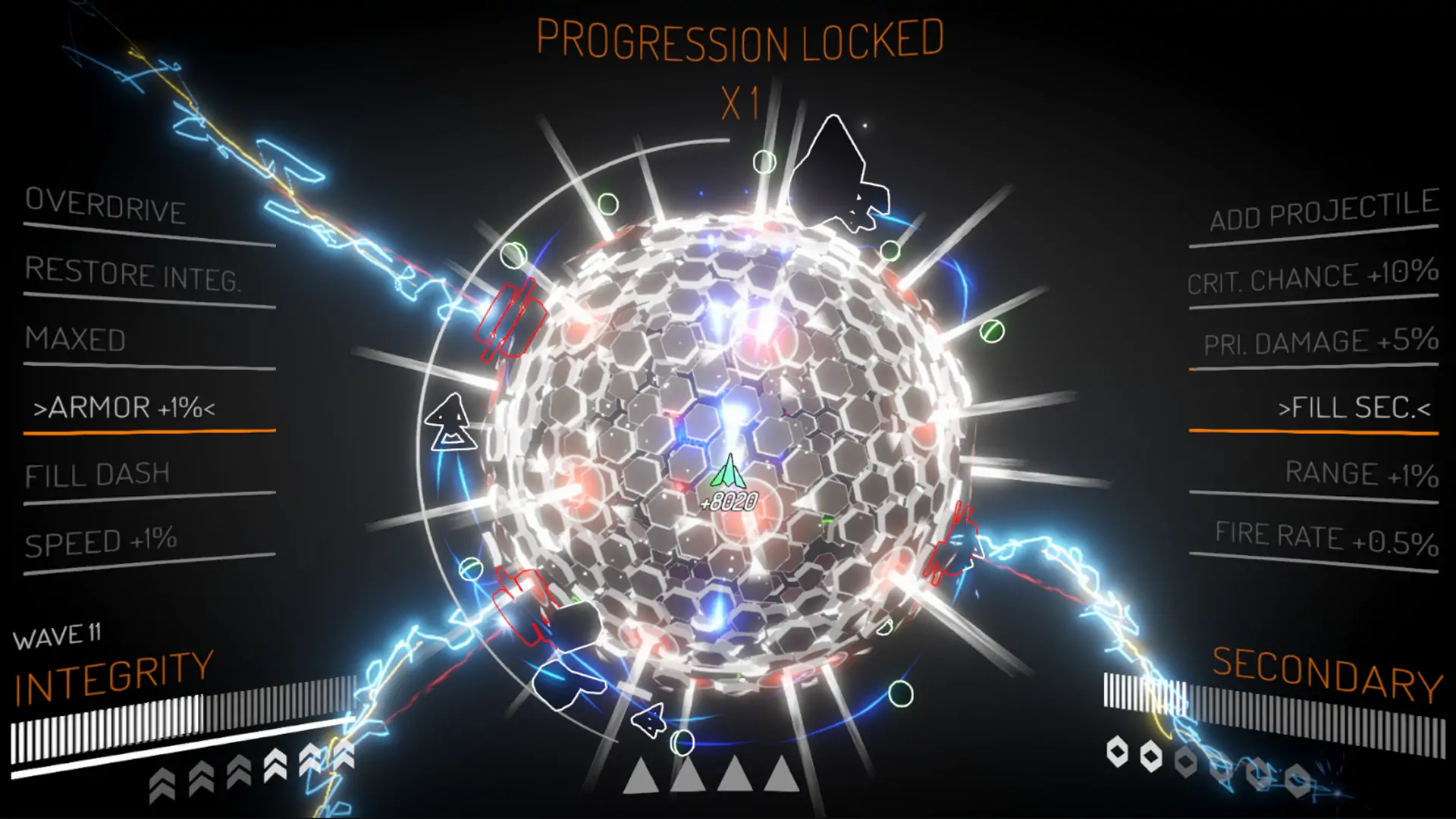This screenshot has width=1456, height=819.
Task: Choose the Restore Integ. option
Action: 133,274
